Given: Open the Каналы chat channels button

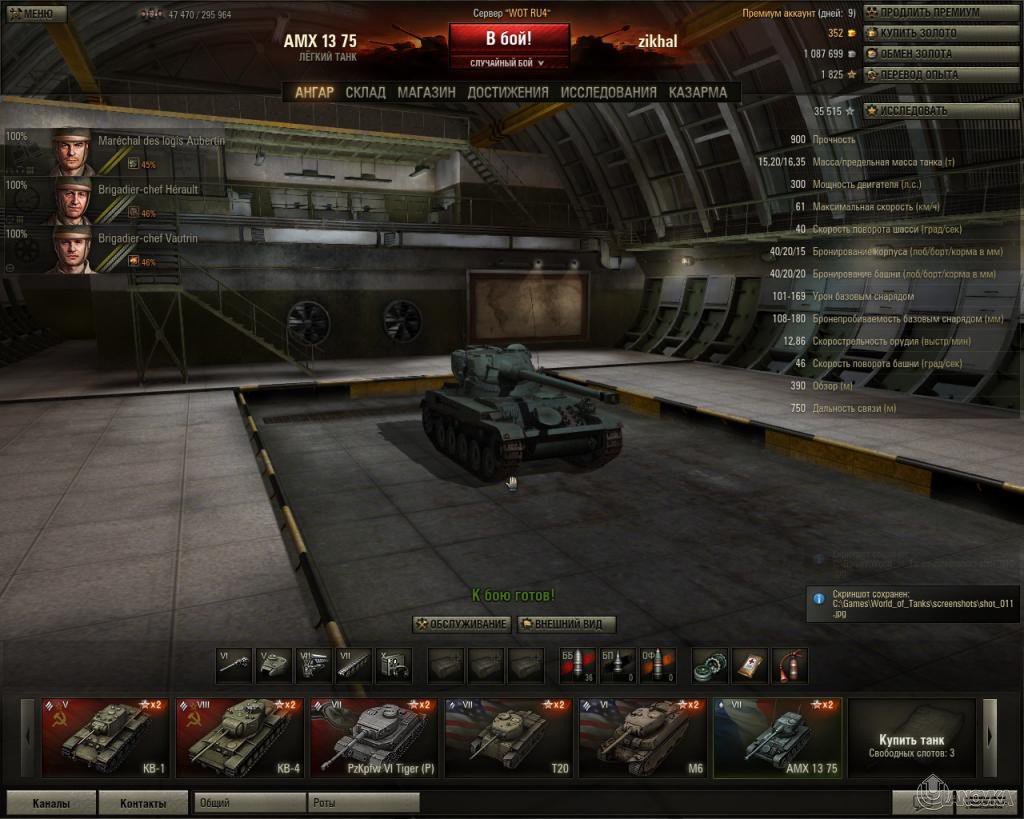Looking at the screenshot, I should (51, 803).
